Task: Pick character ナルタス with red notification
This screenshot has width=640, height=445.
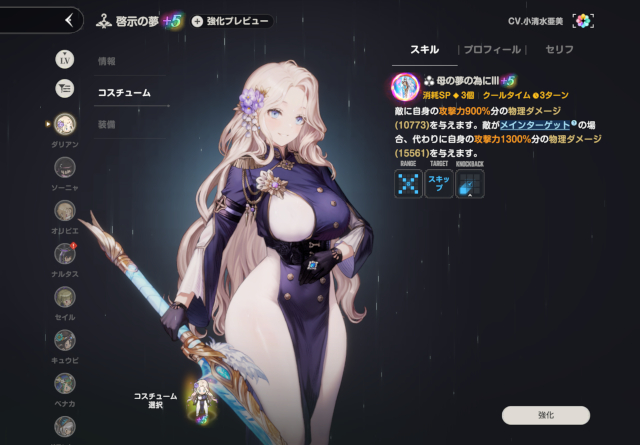Action: 64,254
